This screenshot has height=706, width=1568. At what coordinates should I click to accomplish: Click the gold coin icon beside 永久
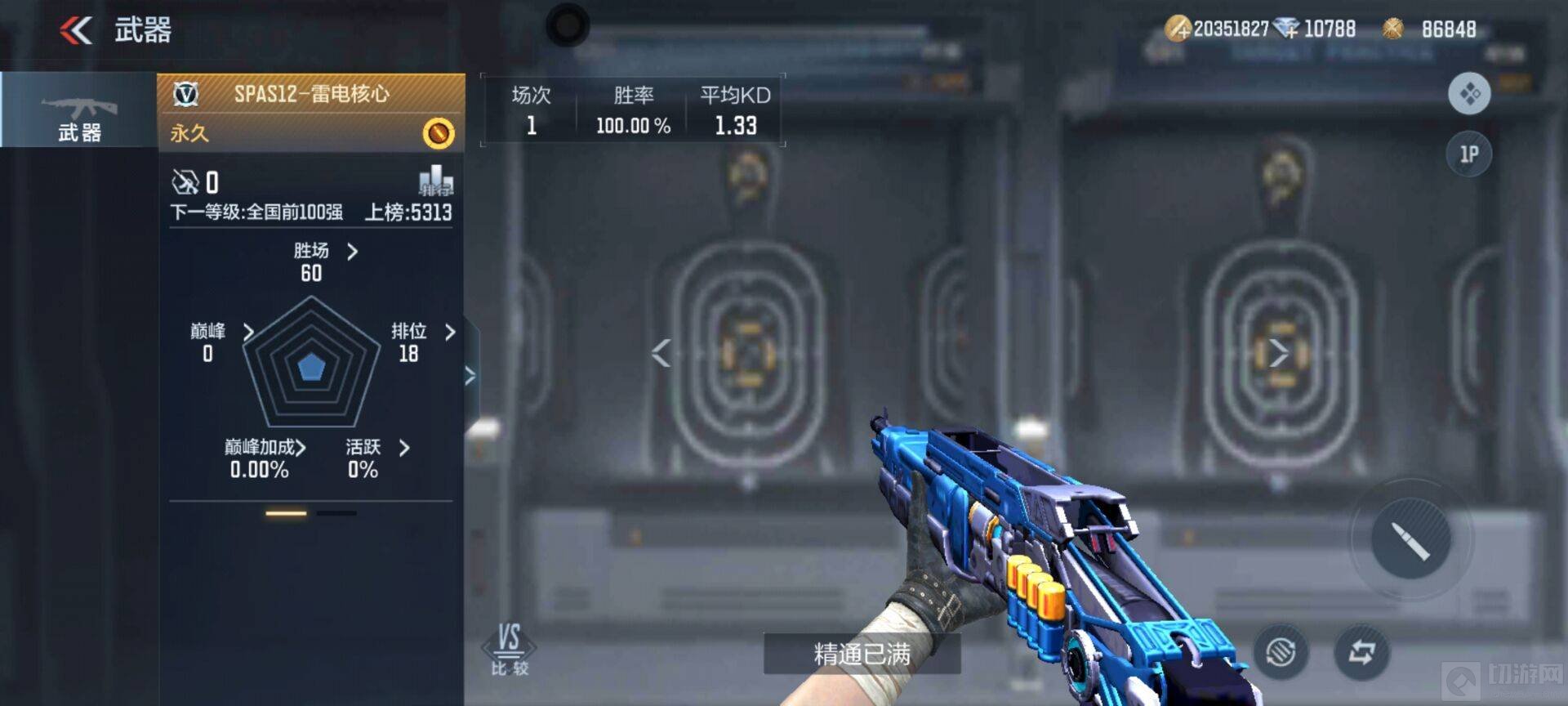coord(439,133)
